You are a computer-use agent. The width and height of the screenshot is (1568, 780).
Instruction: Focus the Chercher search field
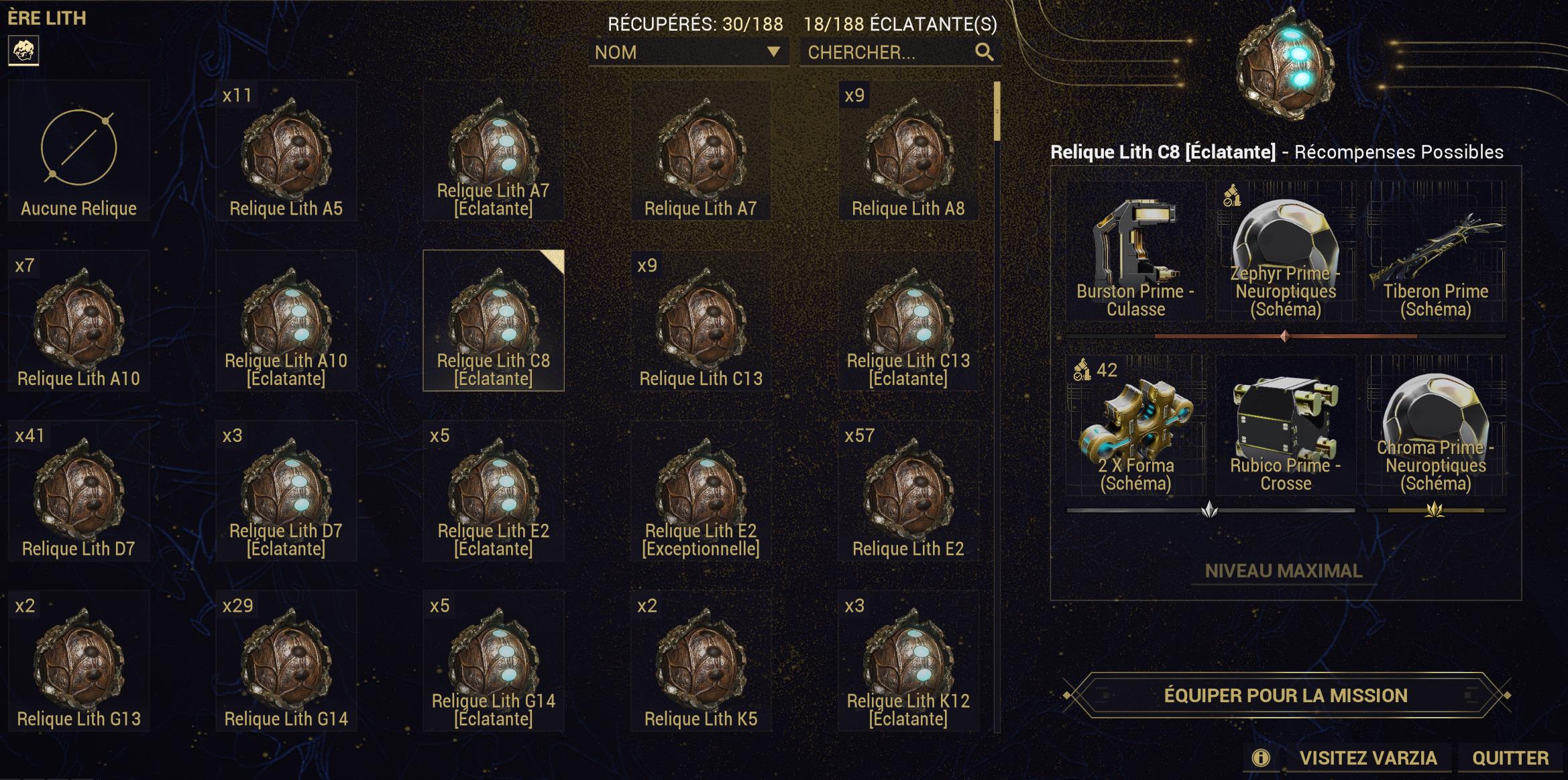pos(889,52)
